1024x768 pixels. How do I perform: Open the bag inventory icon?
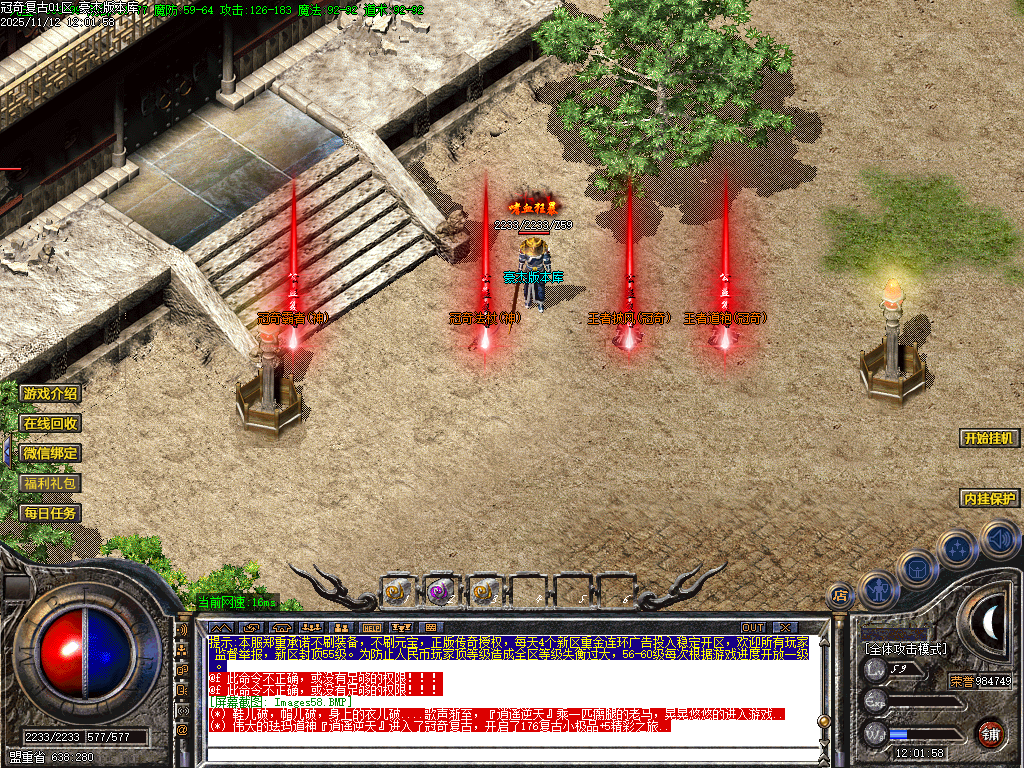pos(915,569)
